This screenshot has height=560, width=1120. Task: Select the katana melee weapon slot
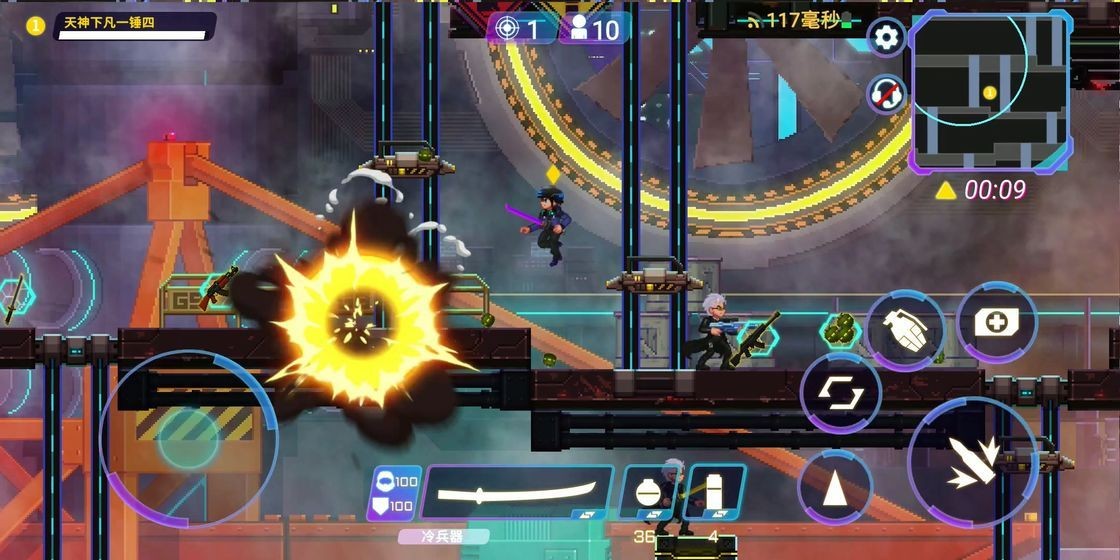(x=518, y=492)
